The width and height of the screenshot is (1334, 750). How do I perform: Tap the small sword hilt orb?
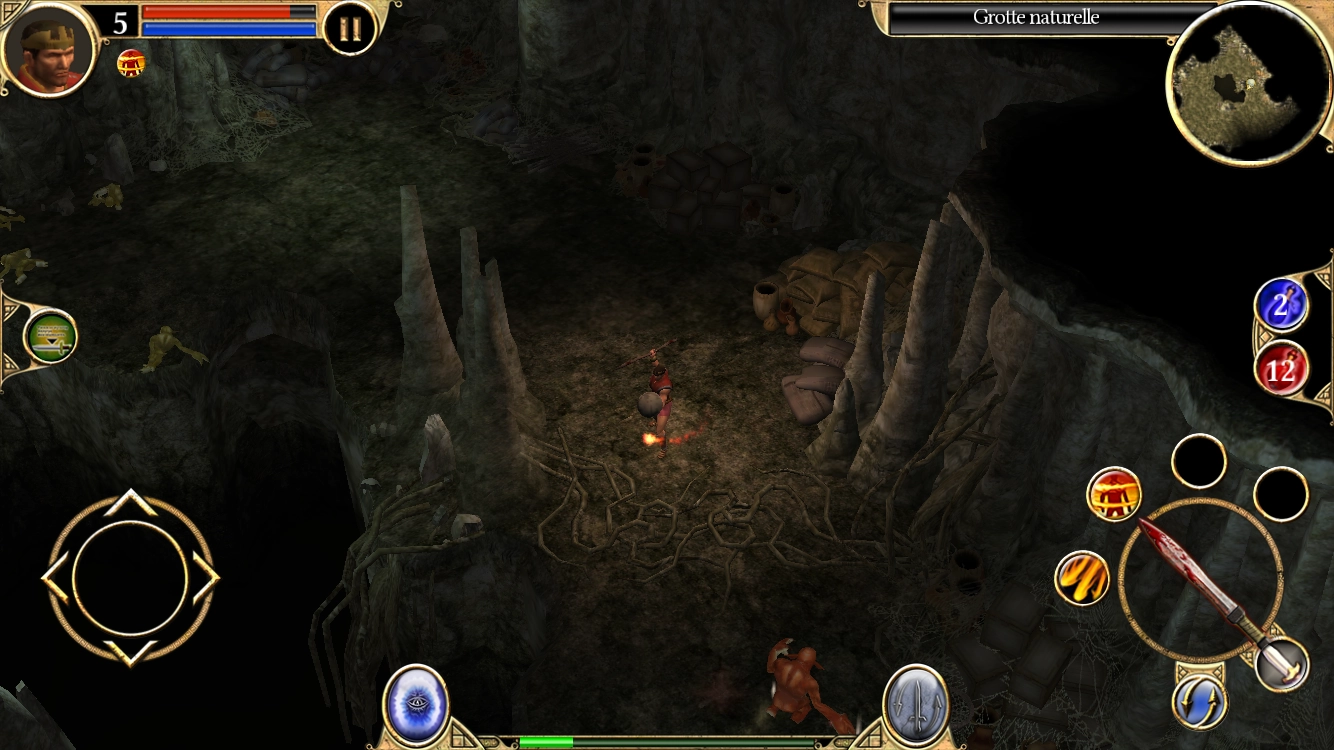1282,664
